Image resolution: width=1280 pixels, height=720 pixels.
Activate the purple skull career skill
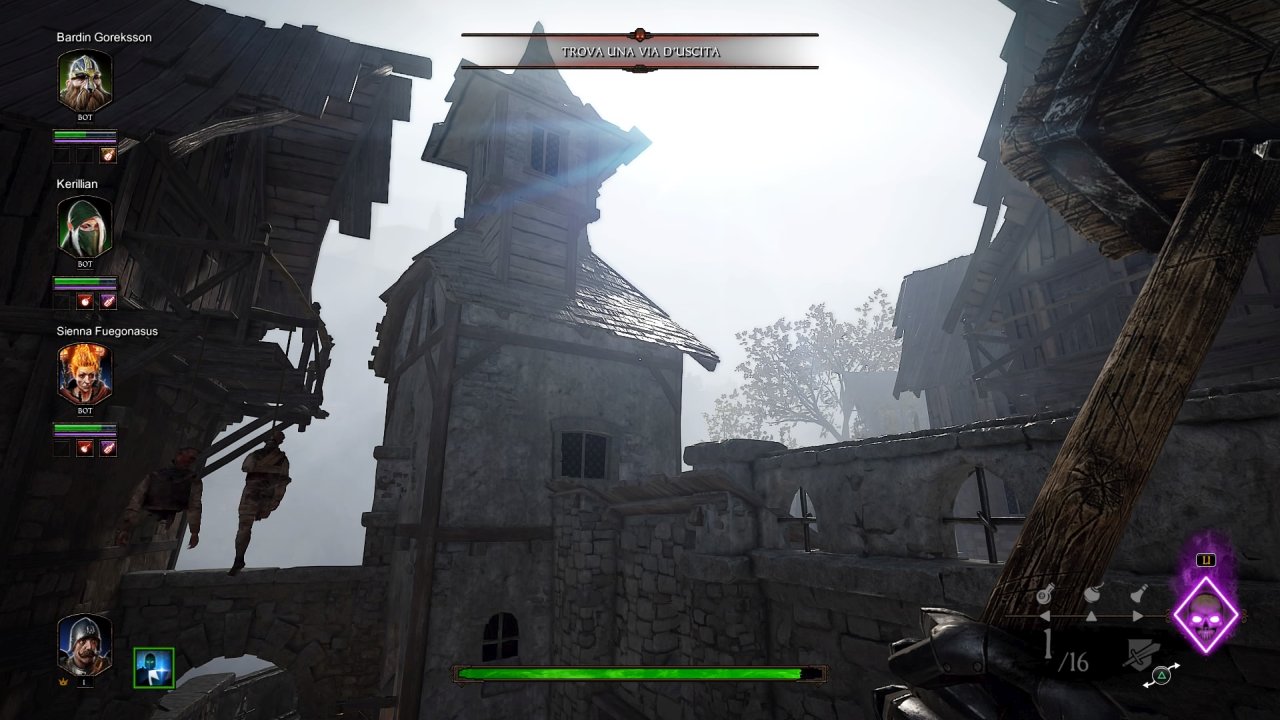pyautogui.click(x=1205, y=615)
